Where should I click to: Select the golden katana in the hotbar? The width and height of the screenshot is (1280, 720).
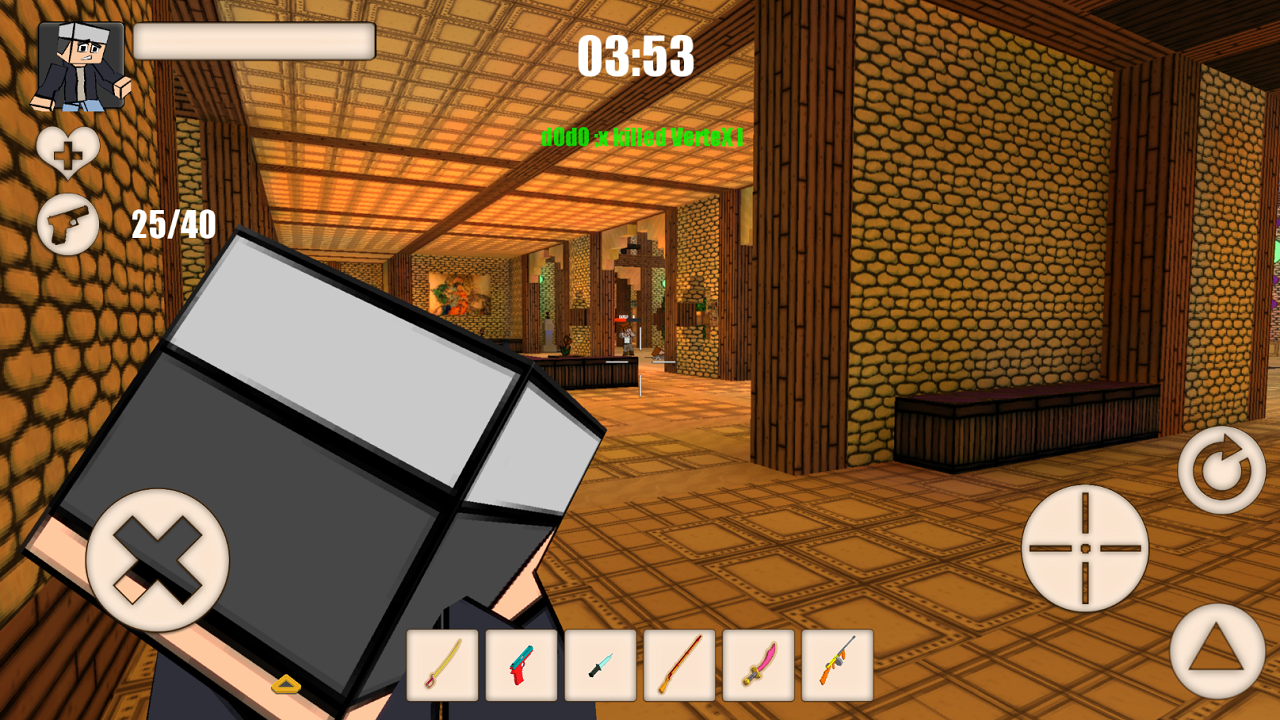tap(442, 666)
